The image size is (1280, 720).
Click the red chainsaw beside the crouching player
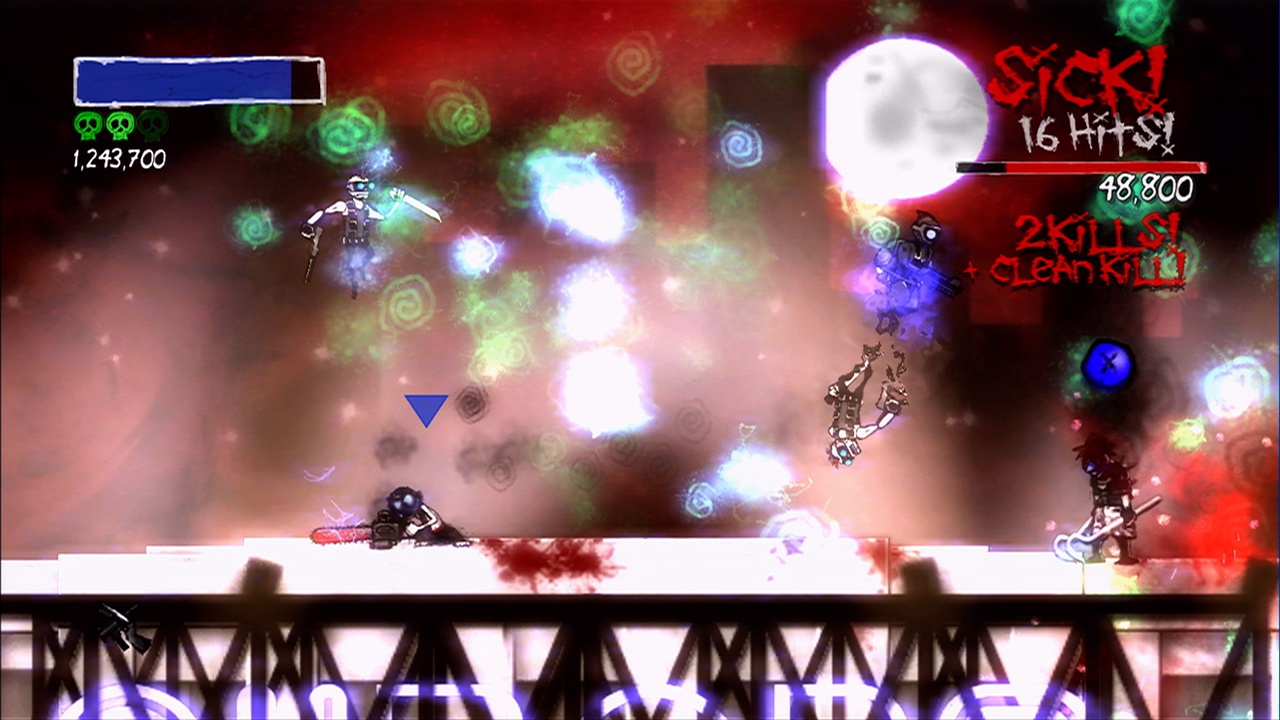[x=340, y=537]
